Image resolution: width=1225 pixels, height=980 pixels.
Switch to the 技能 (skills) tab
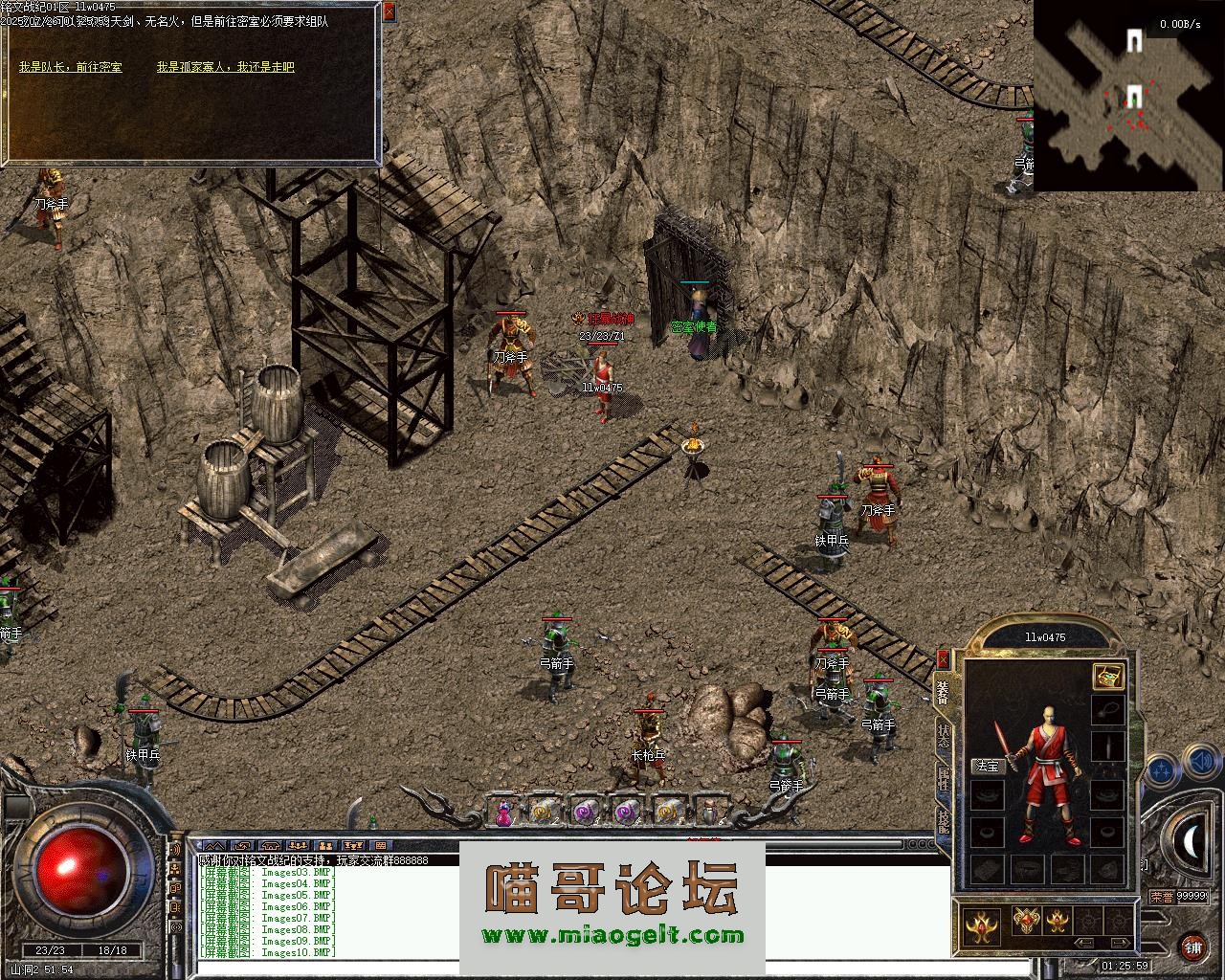(944, 822)
